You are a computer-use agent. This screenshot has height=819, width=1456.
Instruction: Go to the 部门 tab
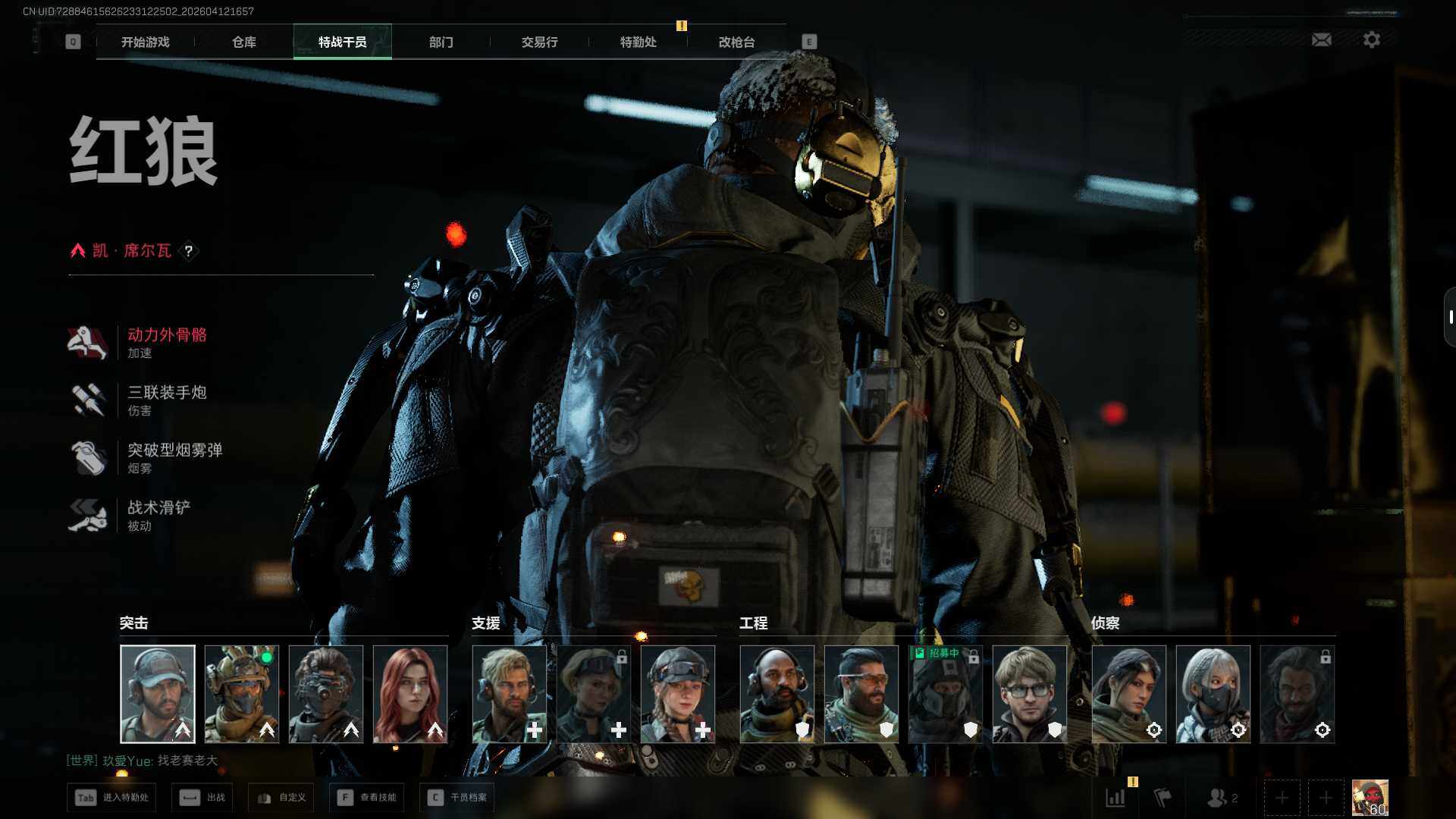click(x=441, y=42)
